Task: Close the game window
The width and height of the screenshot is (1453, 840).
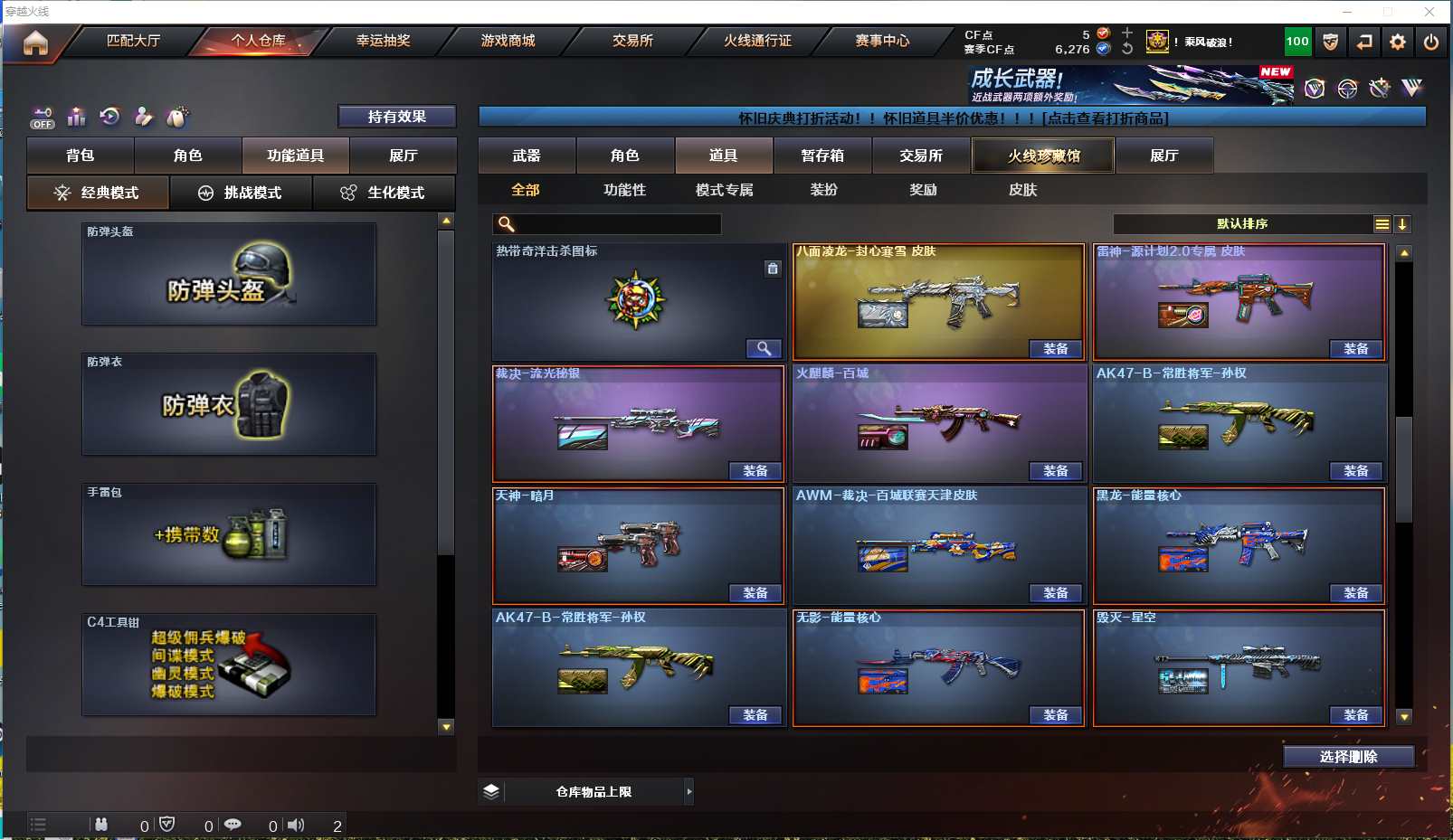Action: point(1429,11)
